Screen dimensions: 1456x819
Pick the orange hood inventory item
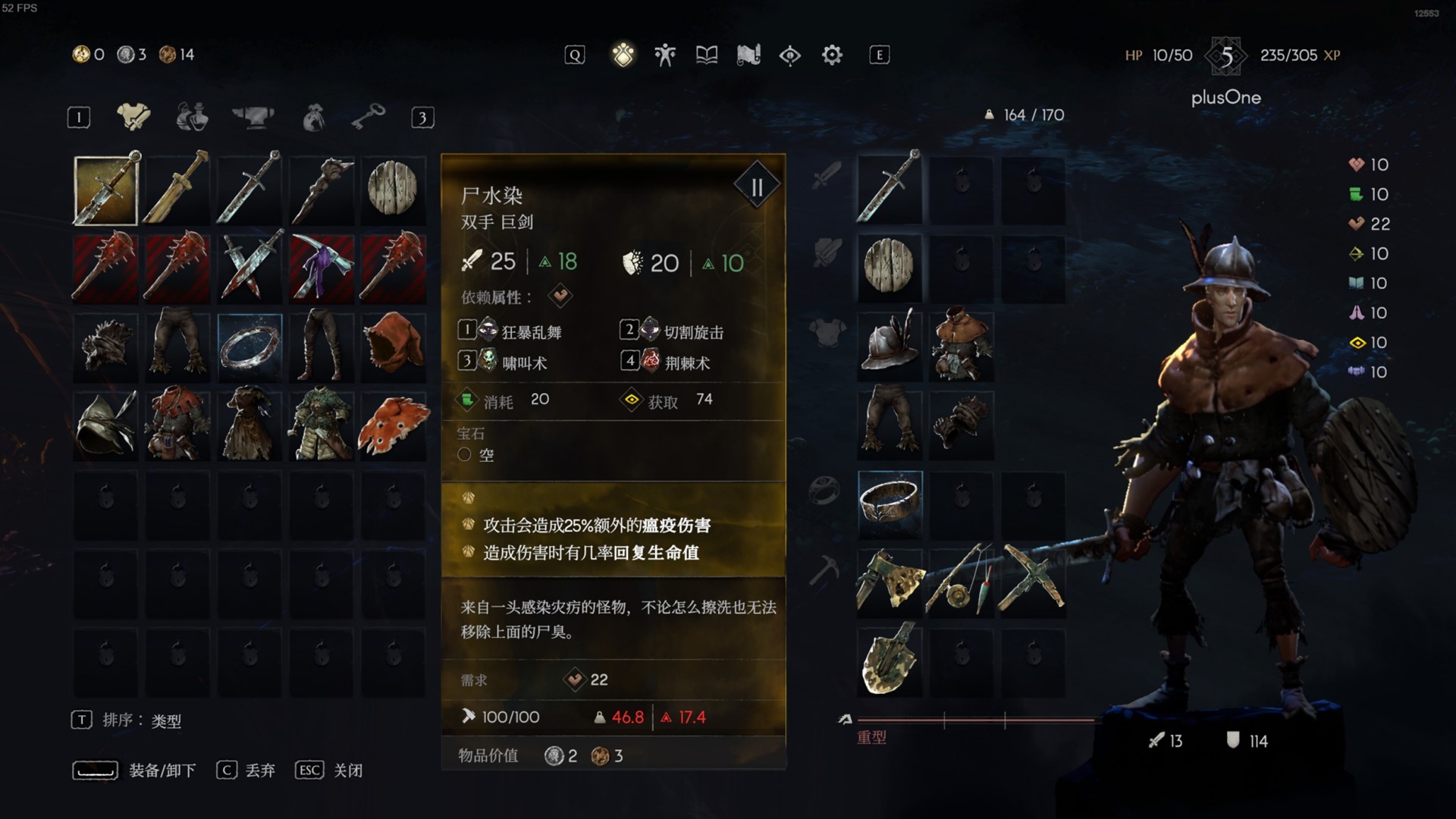(x=393, y=346)
